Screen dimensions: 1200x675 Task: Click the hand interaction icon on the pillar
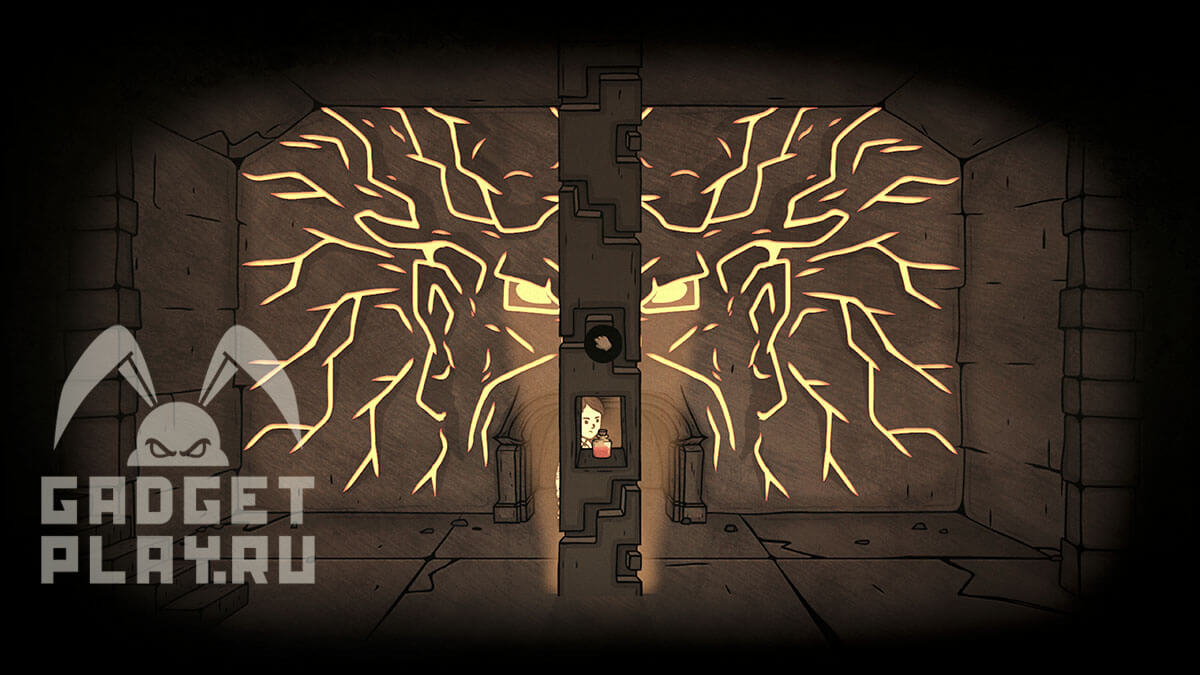(600, 342)
